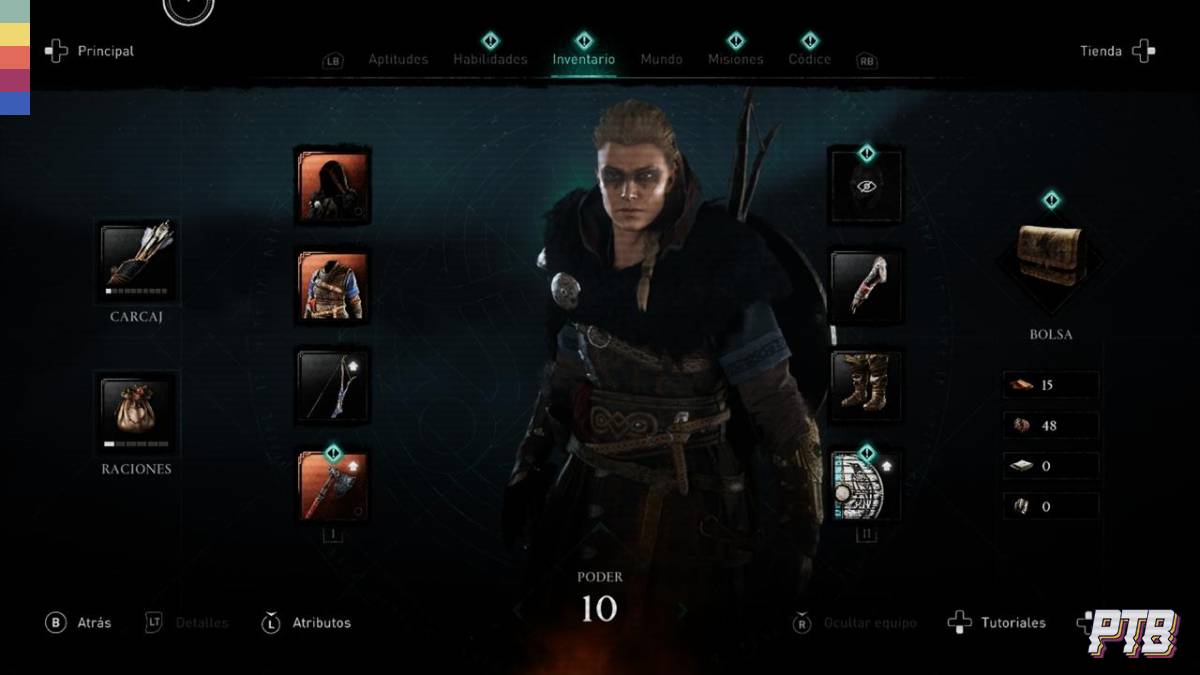Pick the torso armor slot
The height and width of the screenshot is (675, 1200).
(333, 286)
